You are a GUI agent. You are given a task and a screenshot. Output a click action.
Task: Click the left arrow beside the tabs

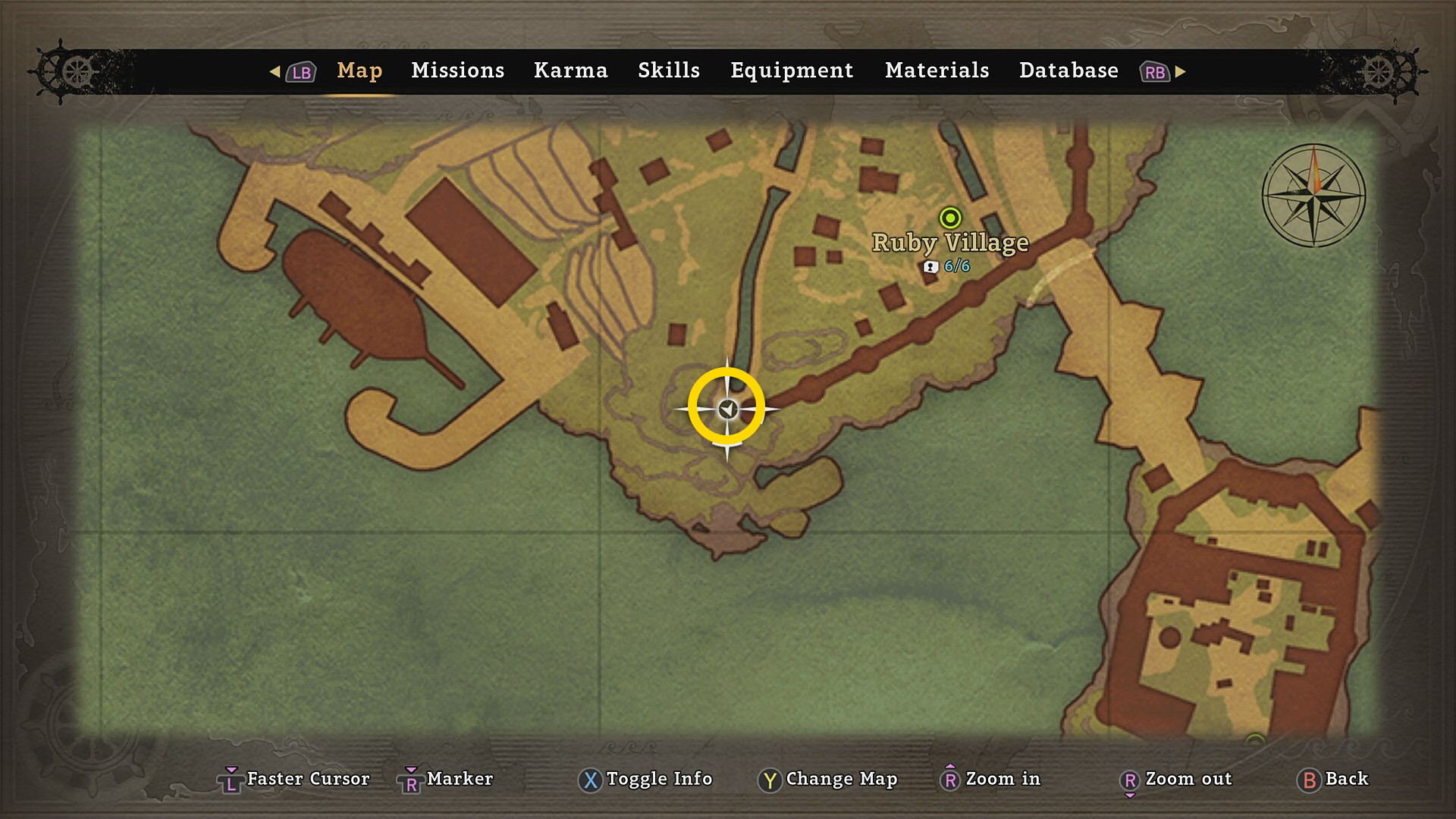(275, 71)
